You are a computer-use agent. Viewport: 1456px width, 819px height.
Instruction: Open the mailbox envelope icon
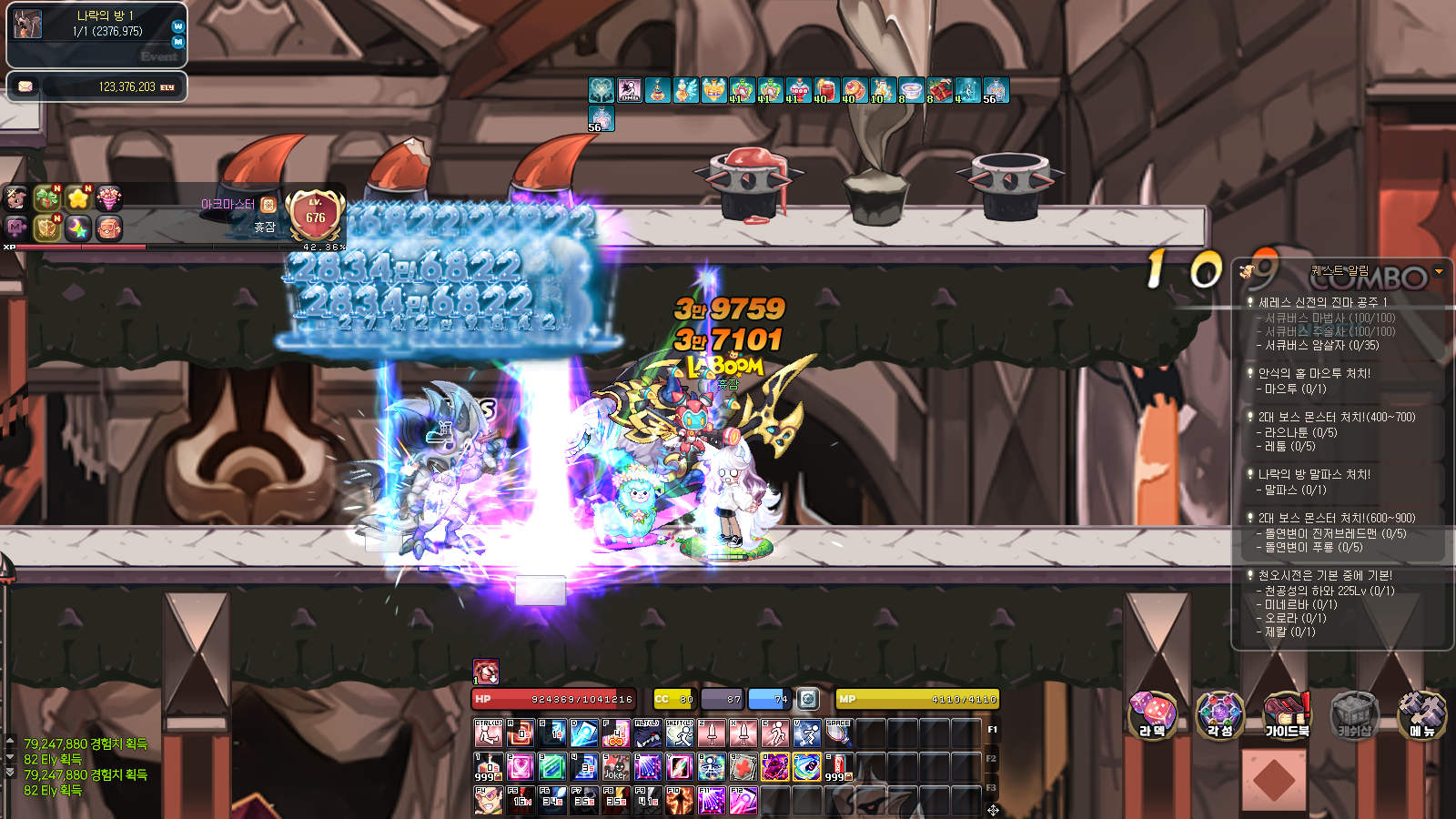(25, 86)
